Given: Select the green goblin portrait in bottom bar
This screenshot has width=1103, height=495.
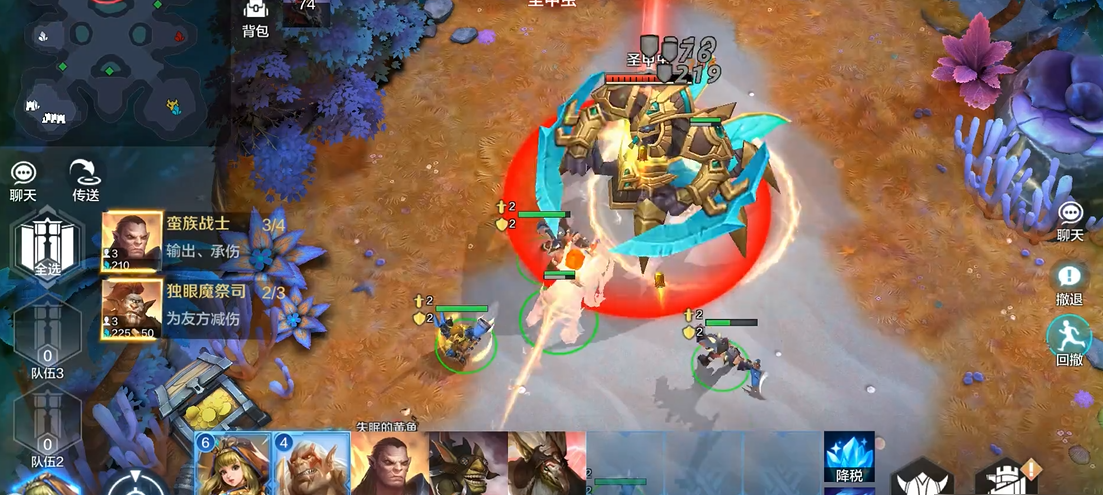Looking at the screenshot, I should 467,465.
